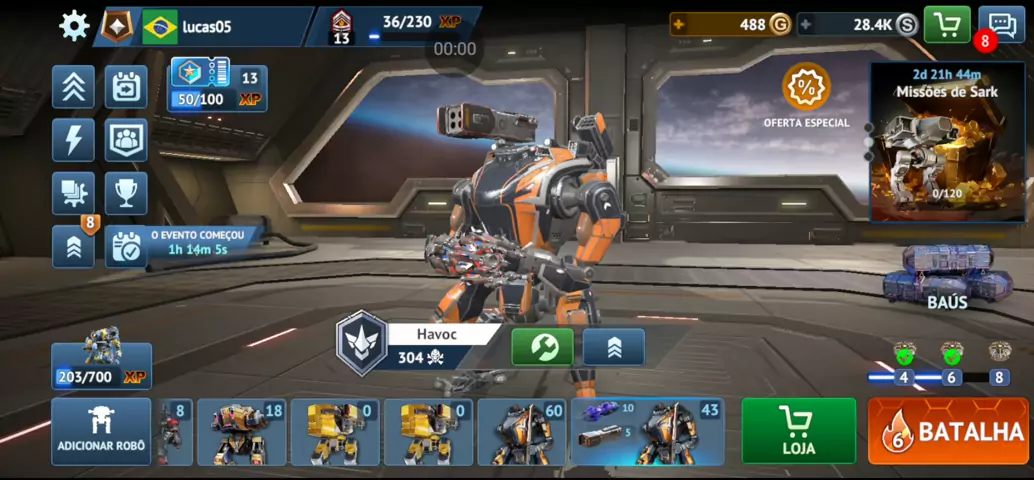Open the shopping cart store icon
The image size is (1034, 480).
click(x=946, y=25)
